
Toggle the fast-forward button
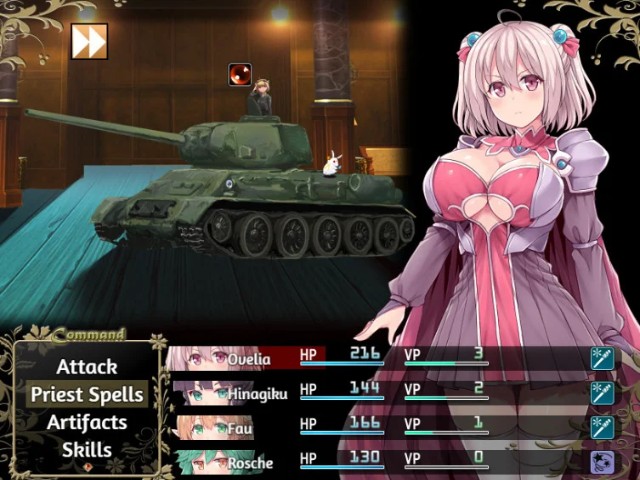pyautogui.click(x=89, y=42)
